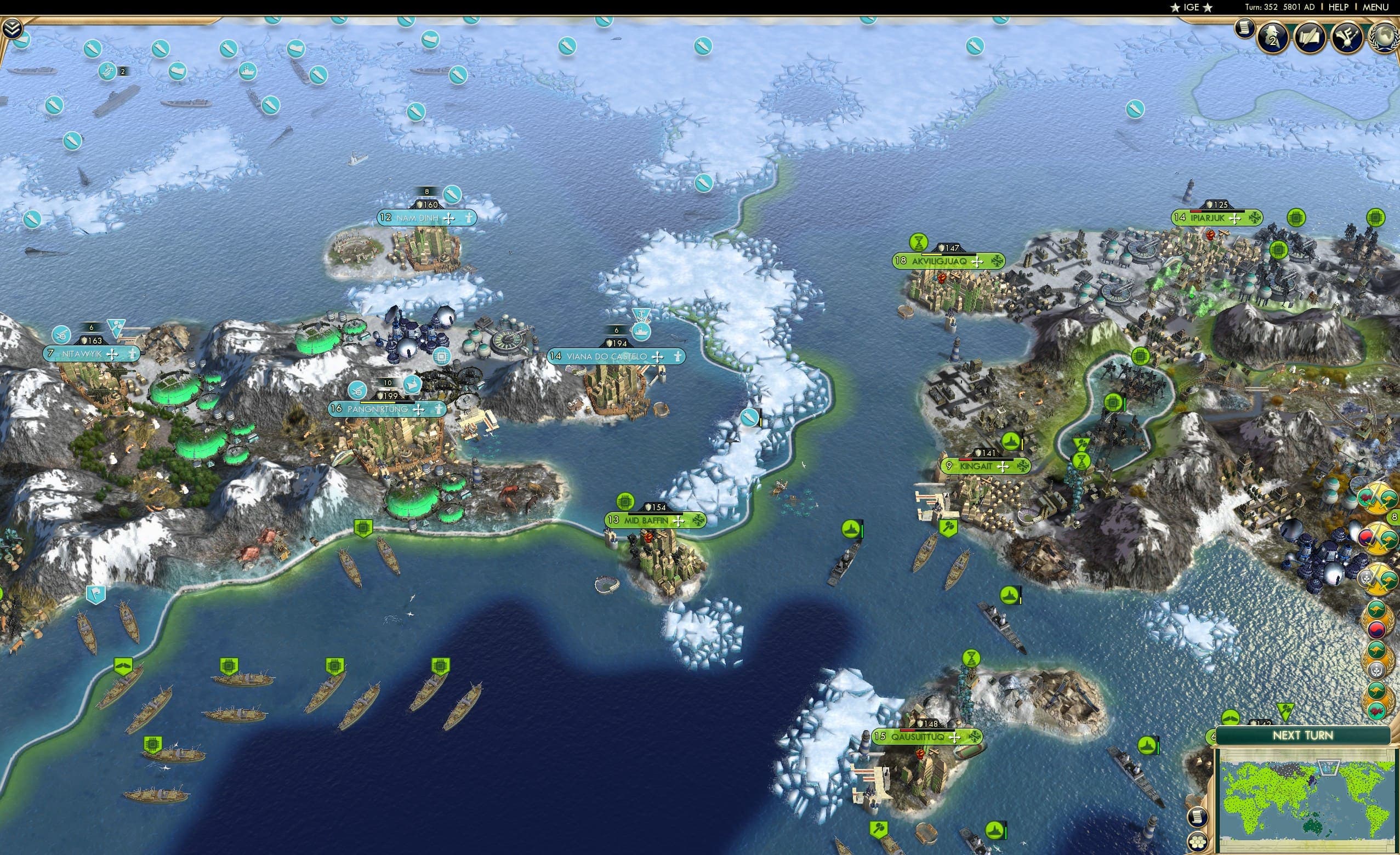Select the carrier stack icon showing 2
Viewport: 1400px width, 855px height.
click(108, 72)
